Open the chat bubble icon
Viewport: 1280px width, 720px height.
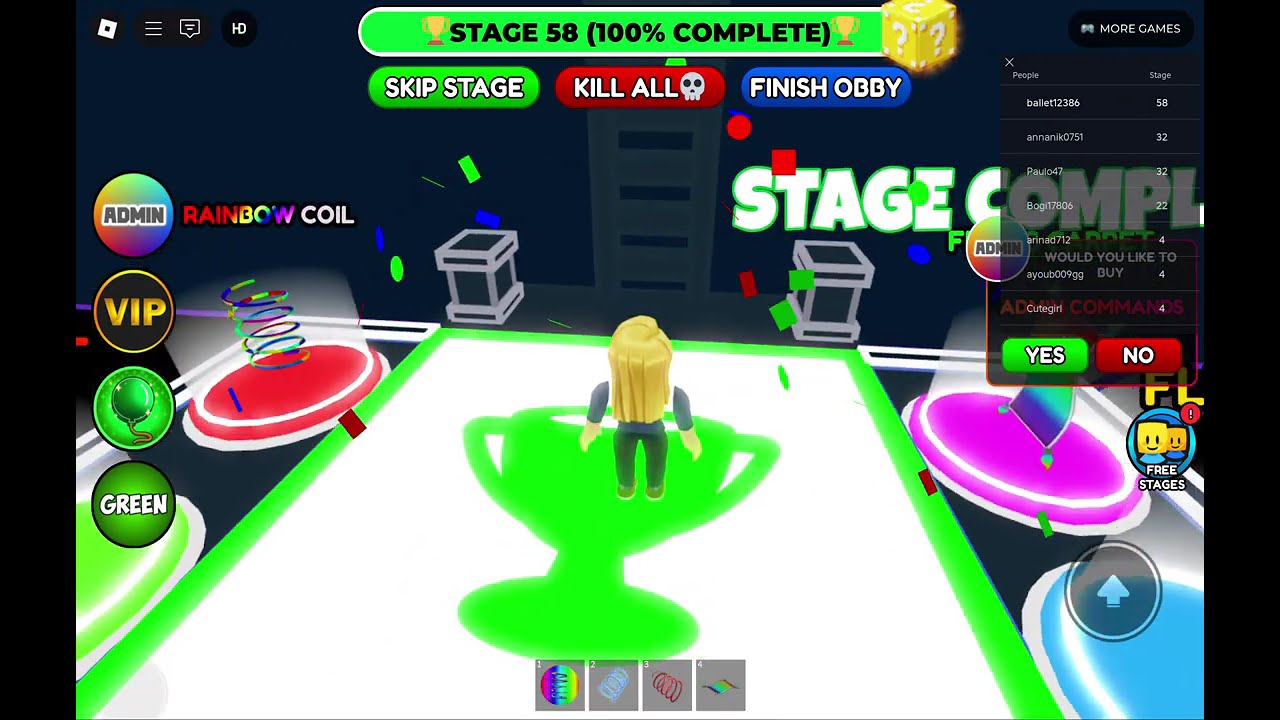[190, 29]
